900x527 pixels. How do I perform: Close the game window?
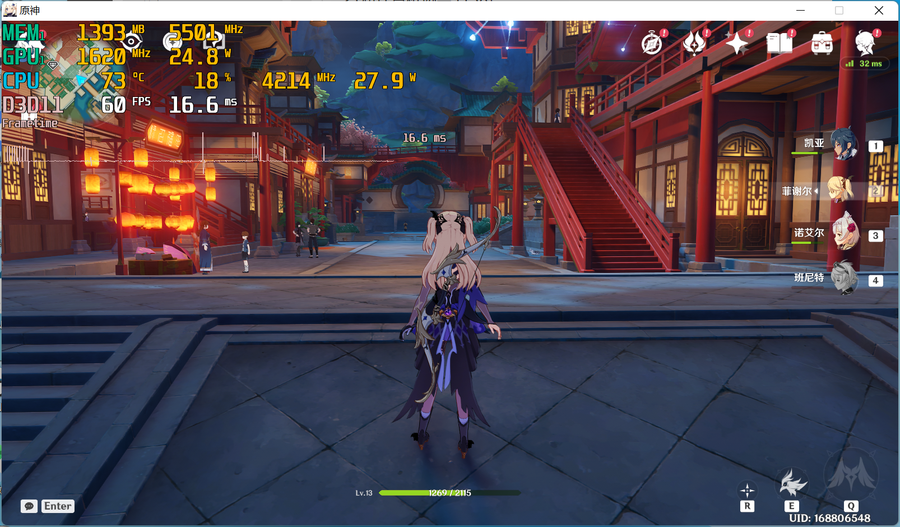coord(877,10)
